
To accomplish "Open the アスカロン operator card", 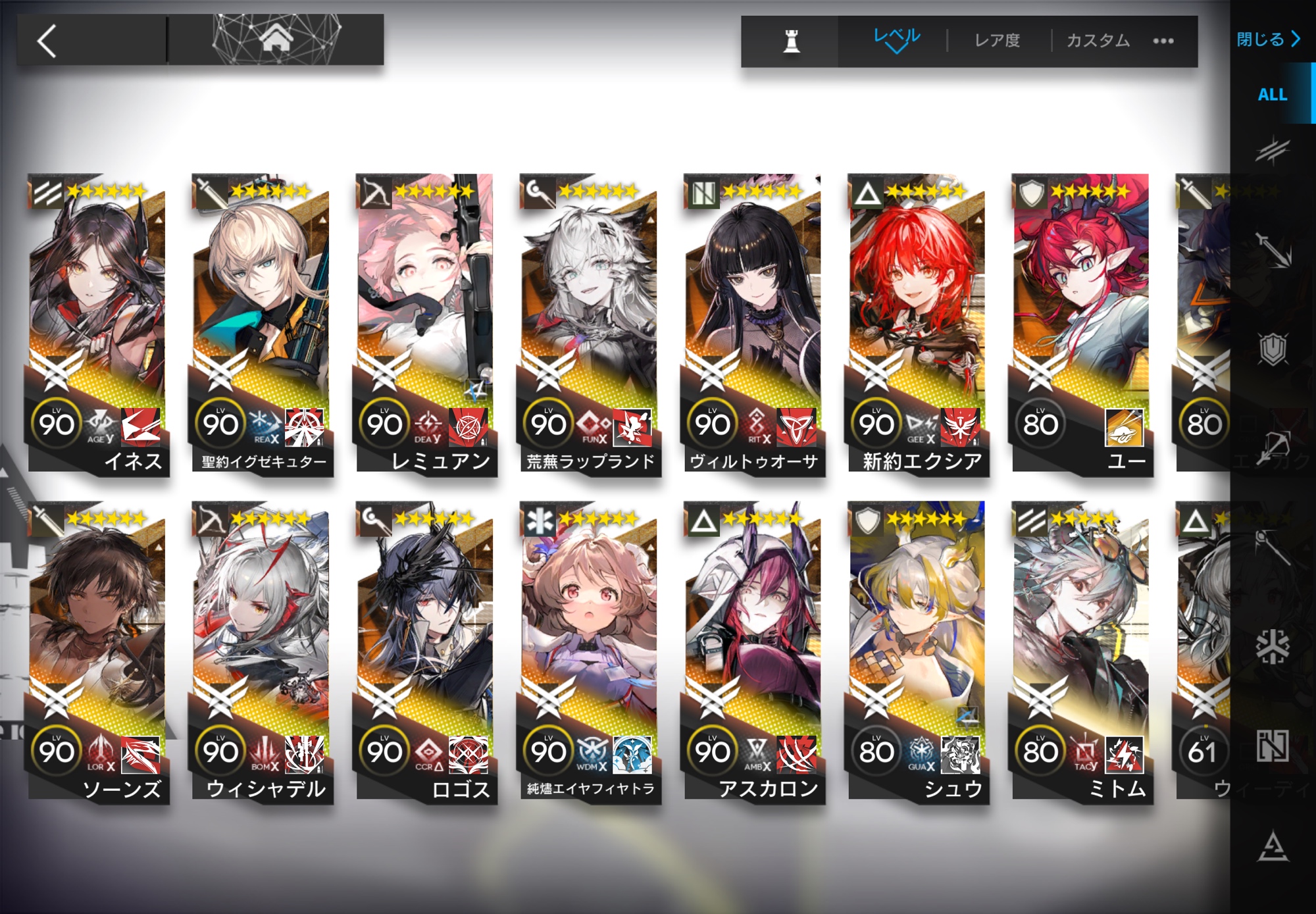I will [753, 651].
